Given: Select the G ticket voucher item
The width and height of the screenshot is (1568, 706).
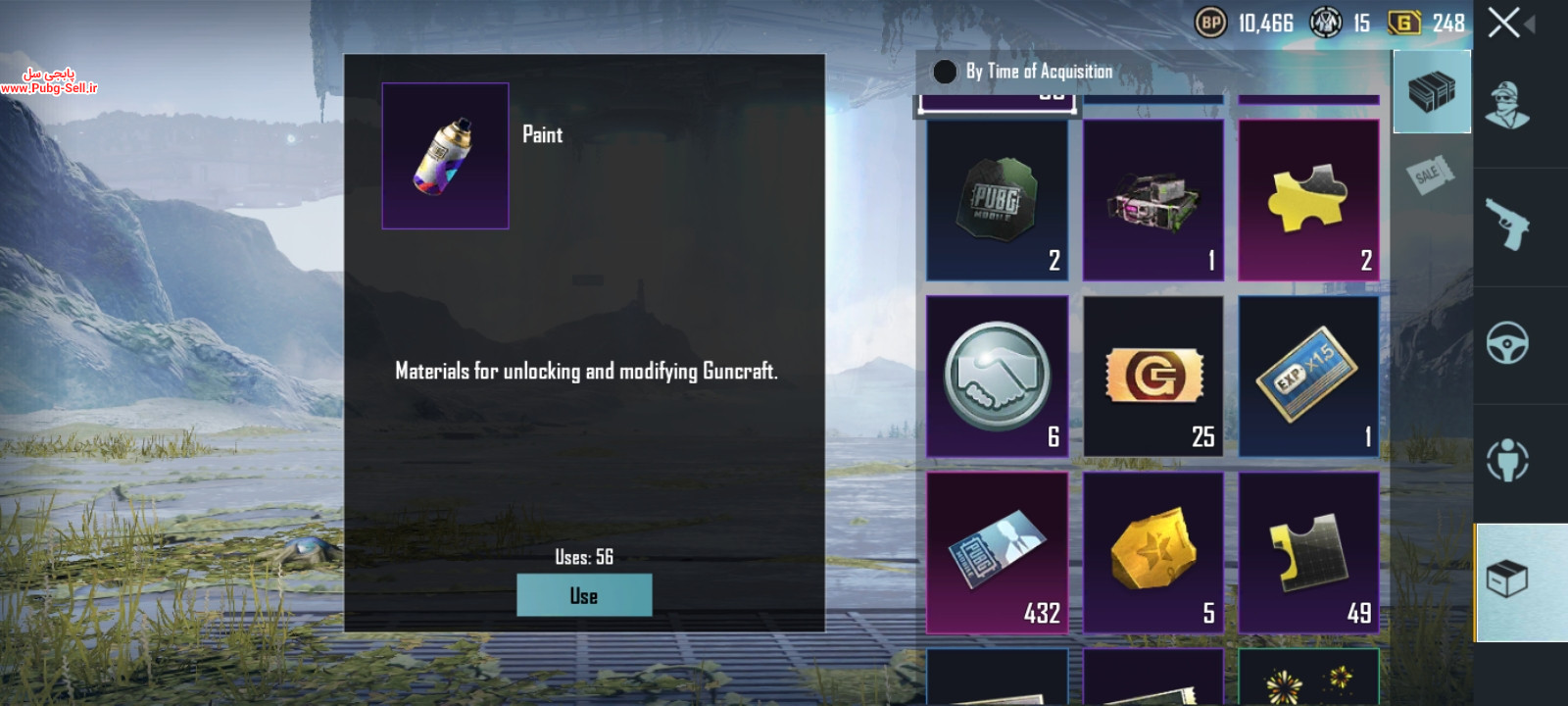Looking at the screenshot, I should pos(1153,377).
